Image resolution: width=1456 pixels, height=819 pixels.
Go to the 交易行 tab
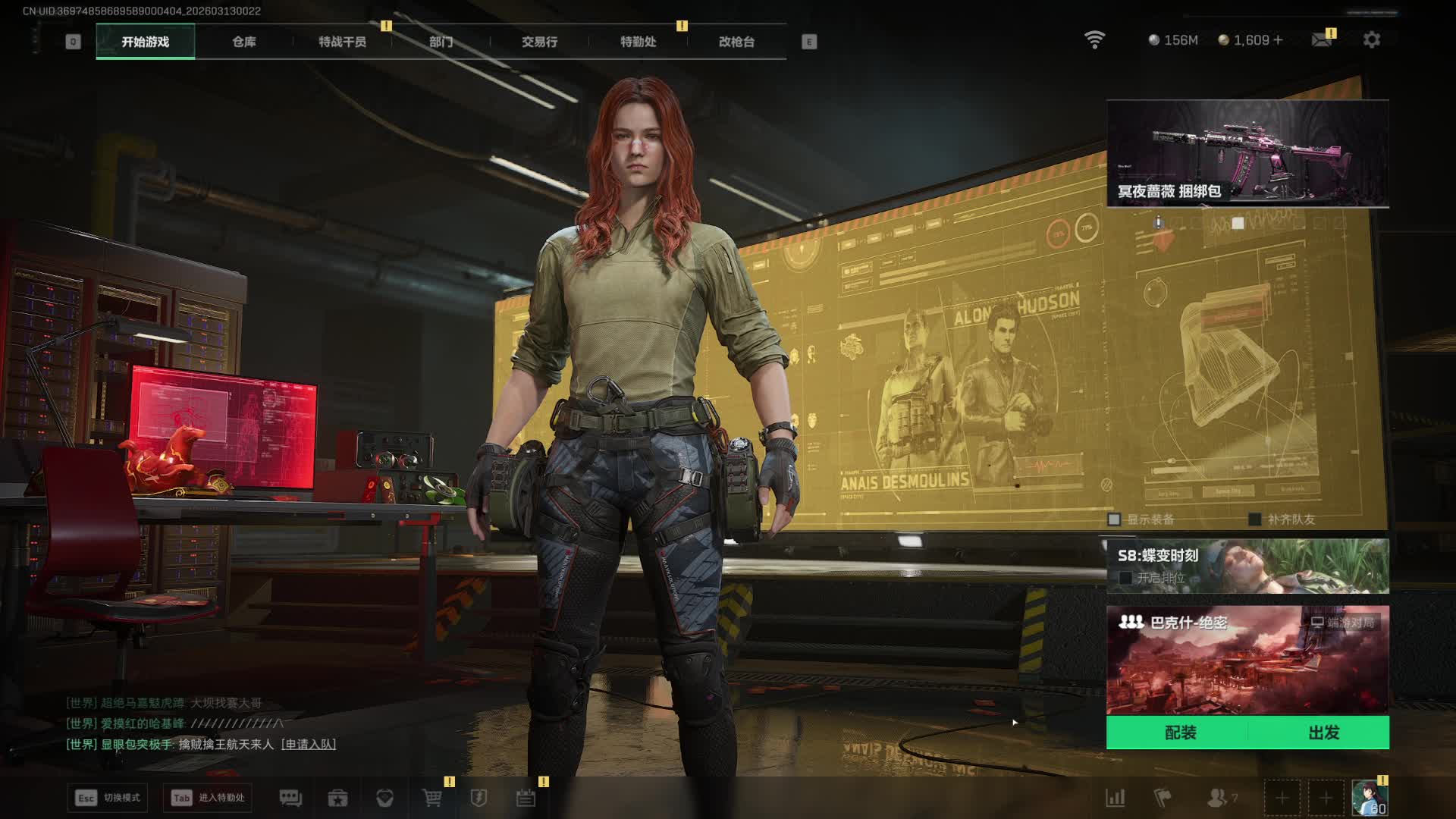pyautogui.click(x=539, y=42)
